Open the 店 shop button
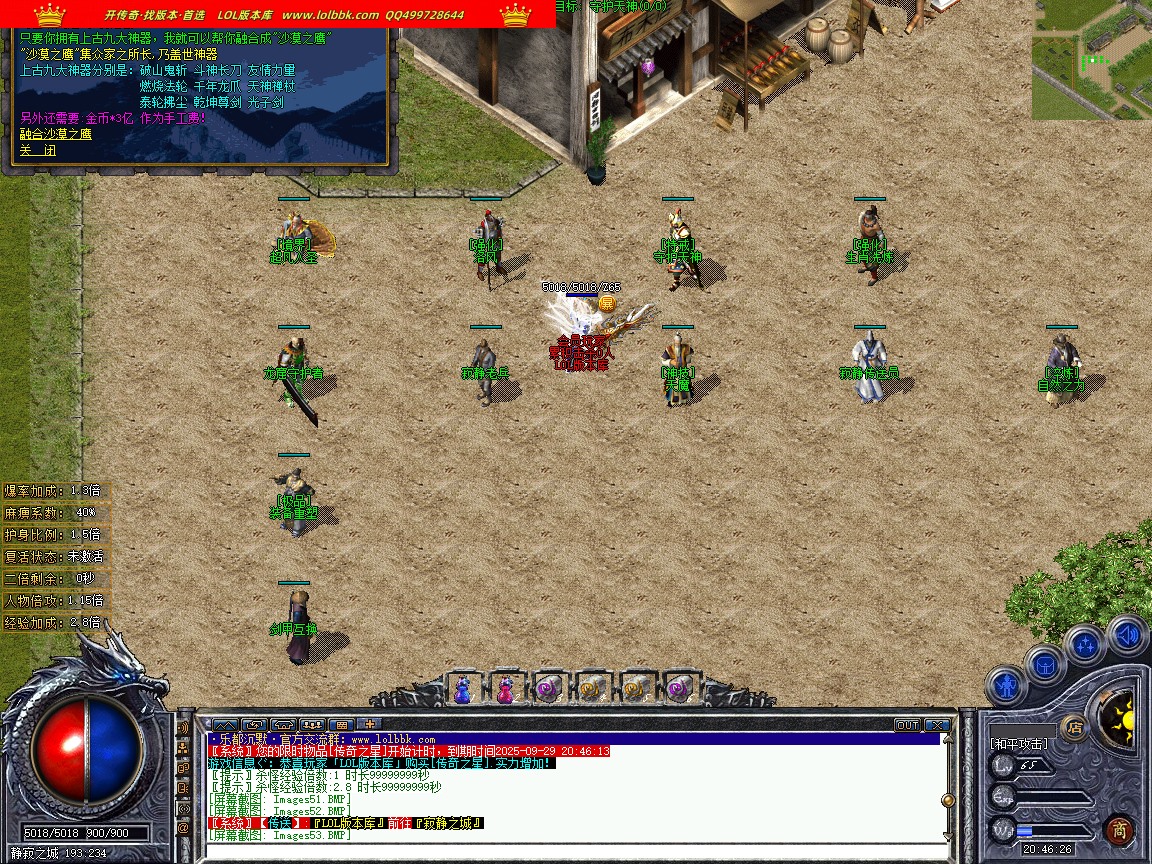This screenshot has height=864, width=1152. tap(1075, 727)
